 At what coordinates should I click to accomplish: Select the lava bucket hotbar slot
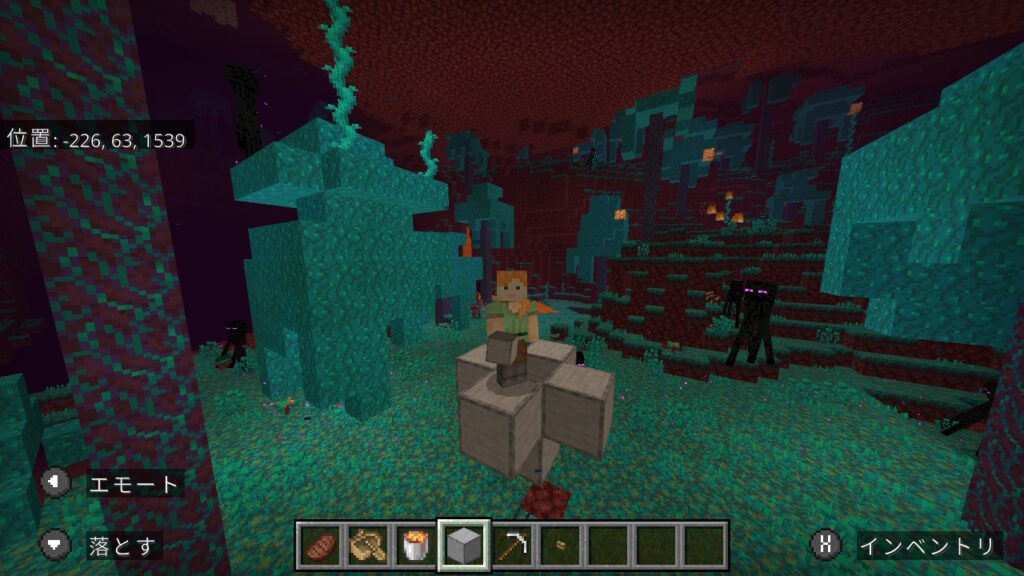[x=415, y=545]
